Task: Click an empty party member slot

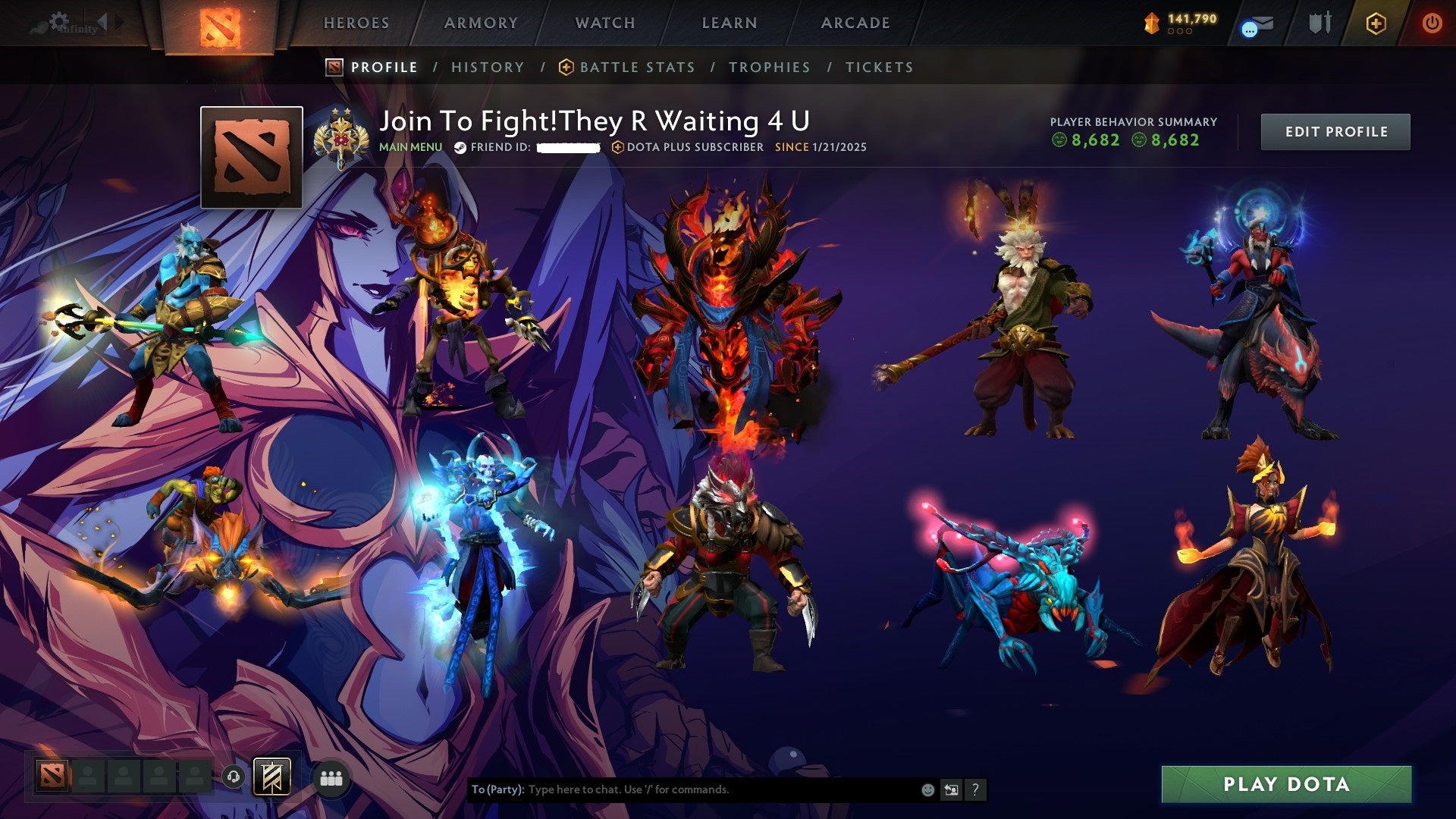Action: tap(87, 775)
